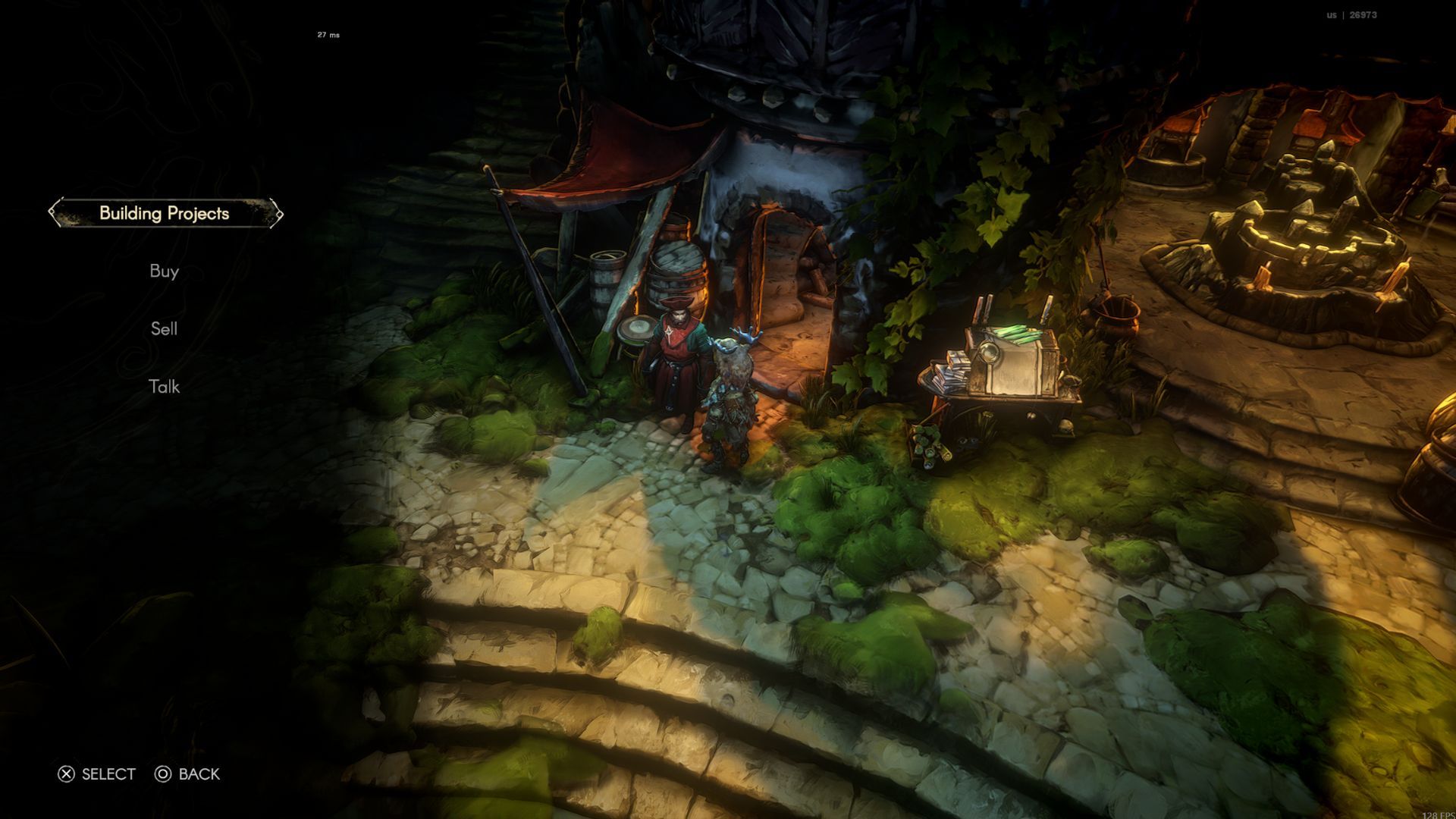Image resolution: width=1456 pixels, height=819 pixels.
Task: Pick Talk from the vendor menu
Action: pos(165,387)
